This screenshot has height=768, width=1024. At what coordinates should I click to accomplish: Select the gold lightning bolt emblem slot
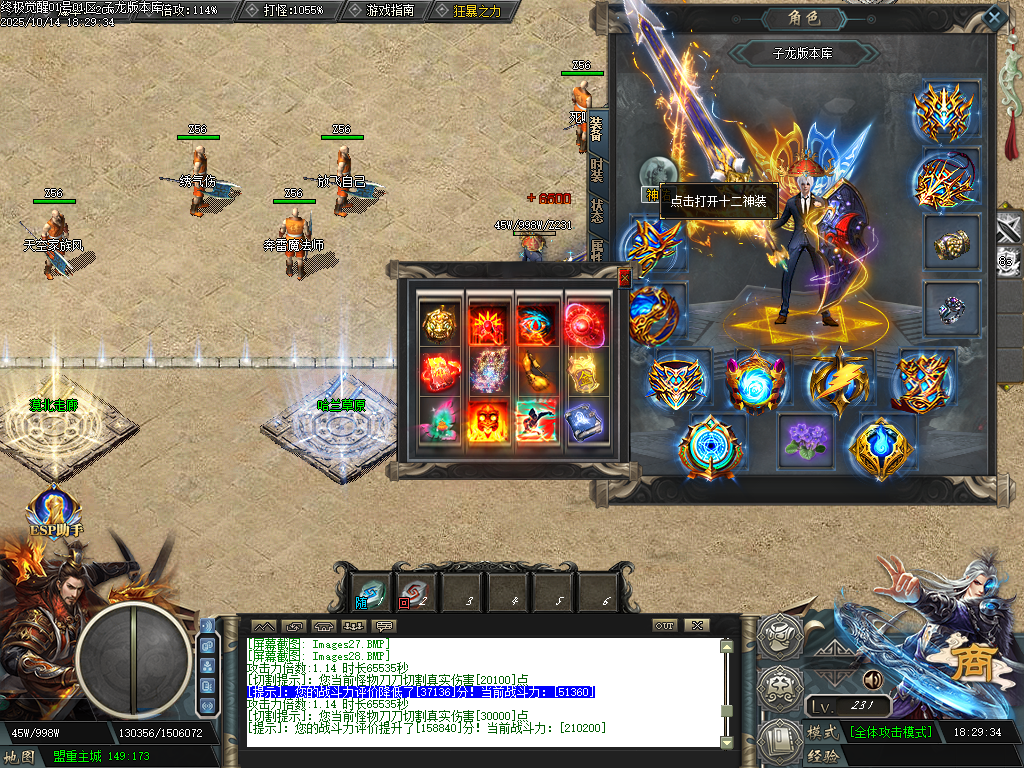(x=838, y=379)
